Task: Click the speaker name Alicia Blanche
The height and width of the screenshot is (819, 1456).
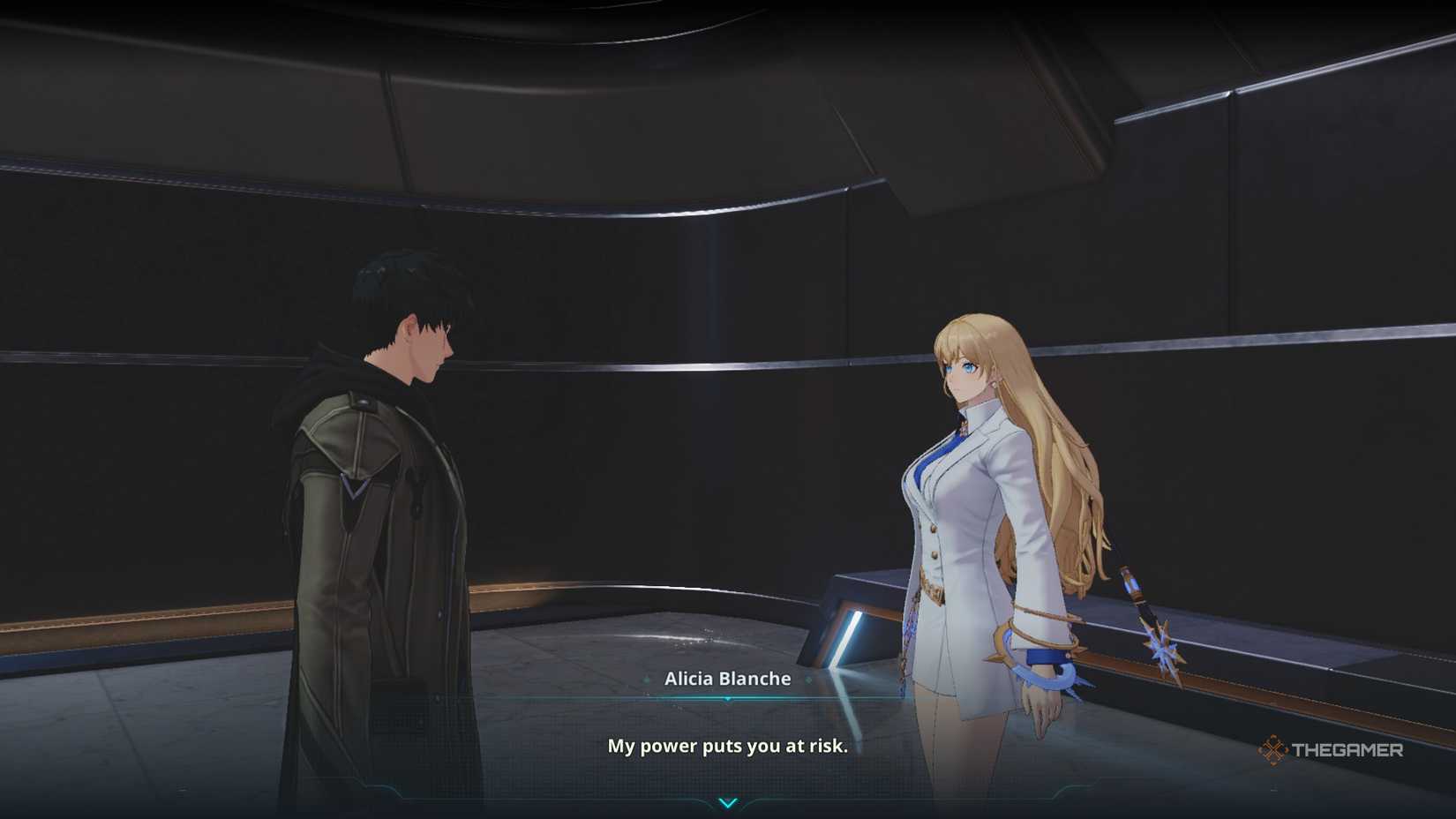Action: click(x=728, y=679)
